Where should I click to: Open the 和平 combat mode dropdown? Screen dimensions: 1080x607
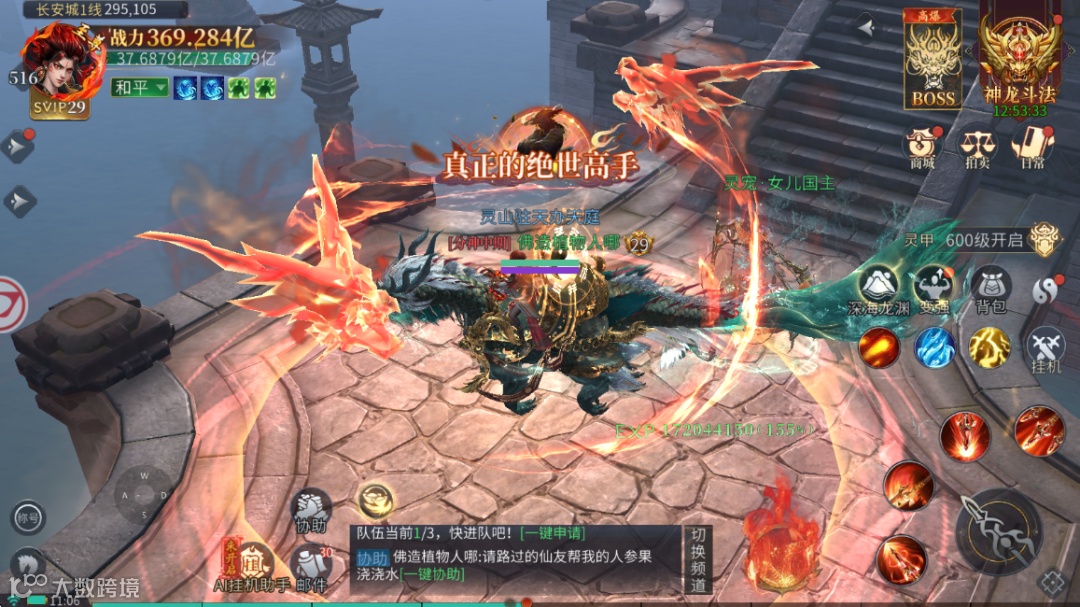pos(139,88)
